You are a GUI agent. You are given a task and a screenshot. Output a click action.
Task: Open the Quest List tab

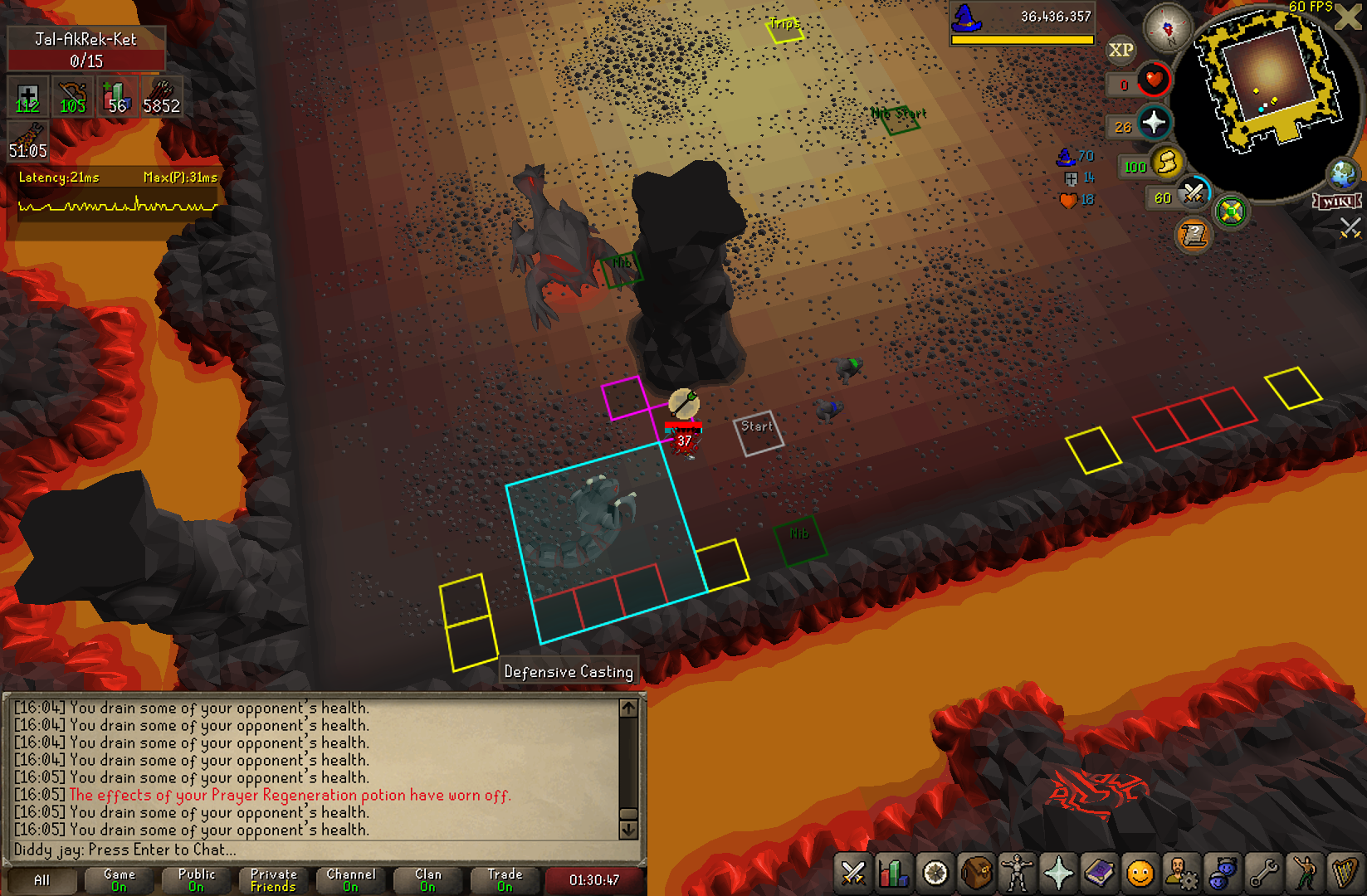click(x=935, y=874)
